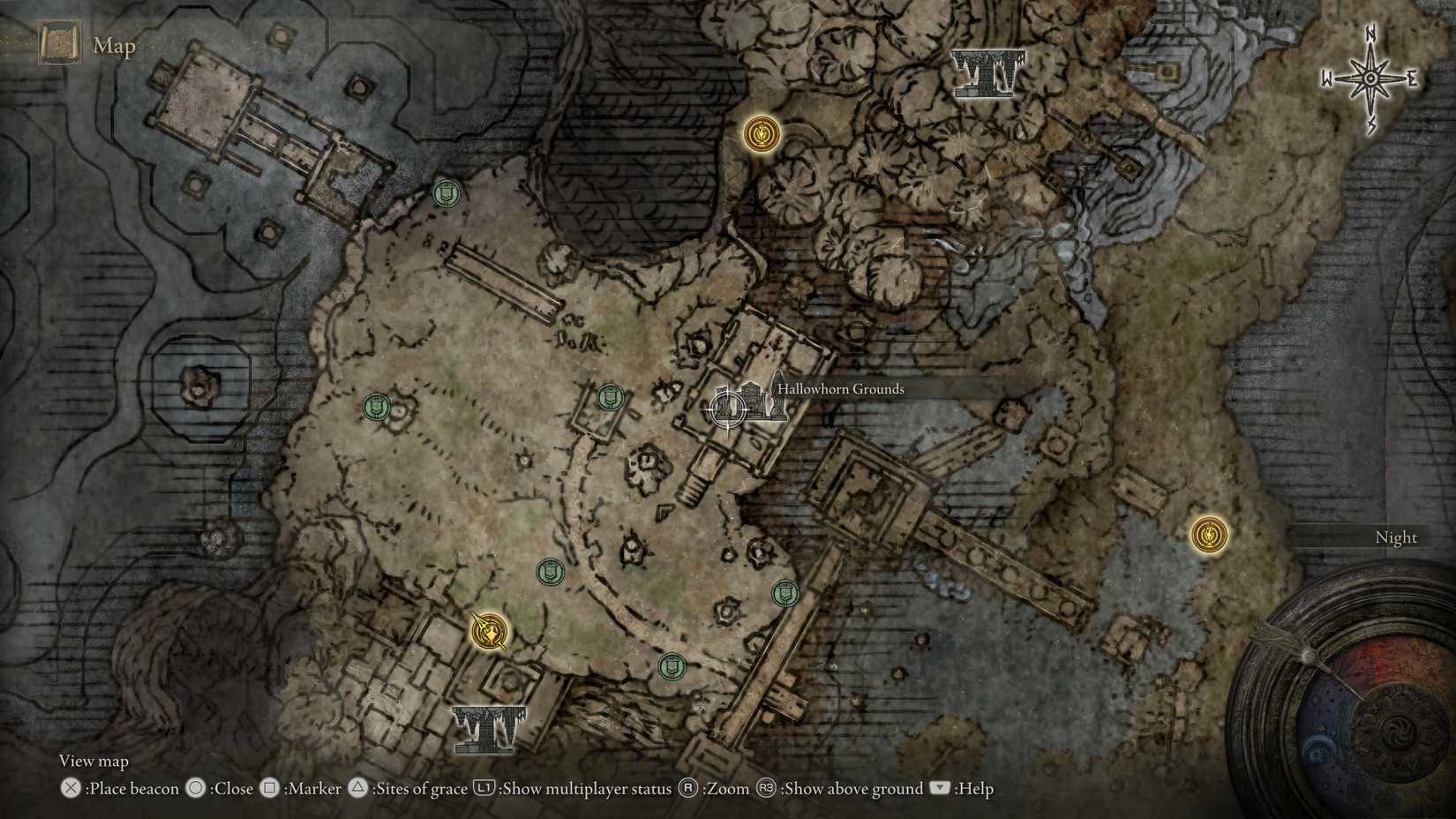Click the Night label on the right

(1397, 537)
